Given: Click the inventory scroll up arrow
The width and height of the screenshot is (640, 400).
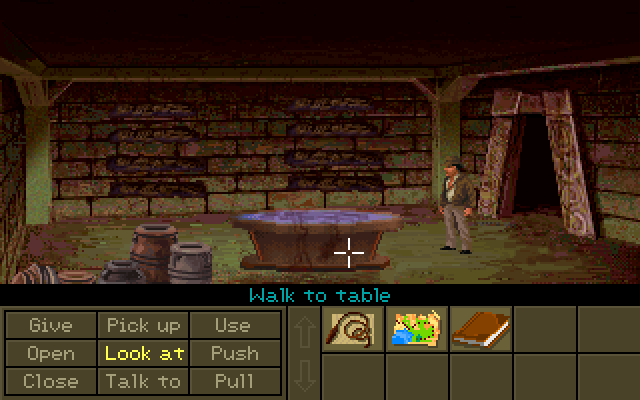Looking at the screenshot, I should click(304, 332).
